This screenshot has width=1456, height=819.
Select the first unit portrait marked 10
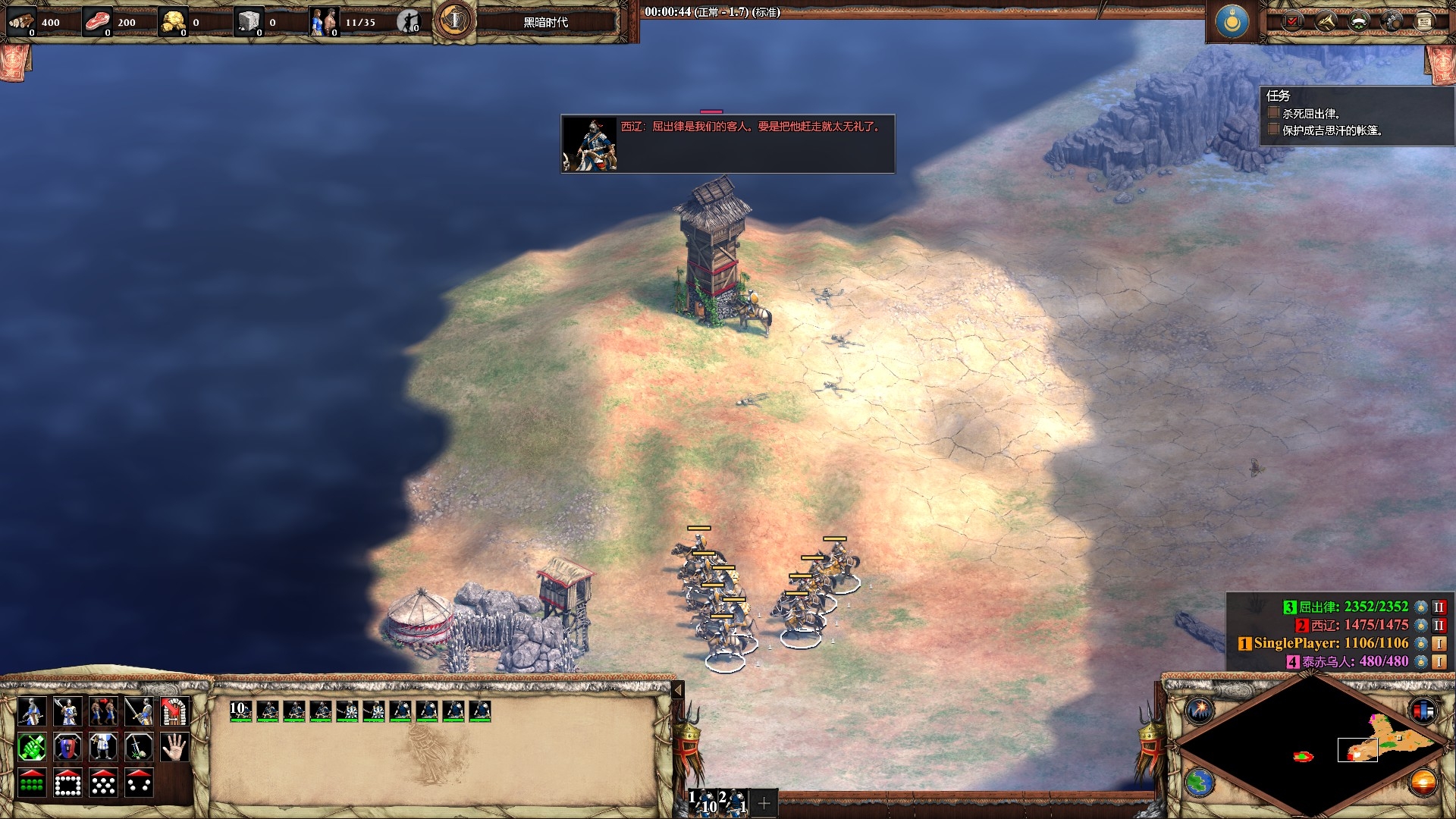pyautogui.click(x=240, y=711)
